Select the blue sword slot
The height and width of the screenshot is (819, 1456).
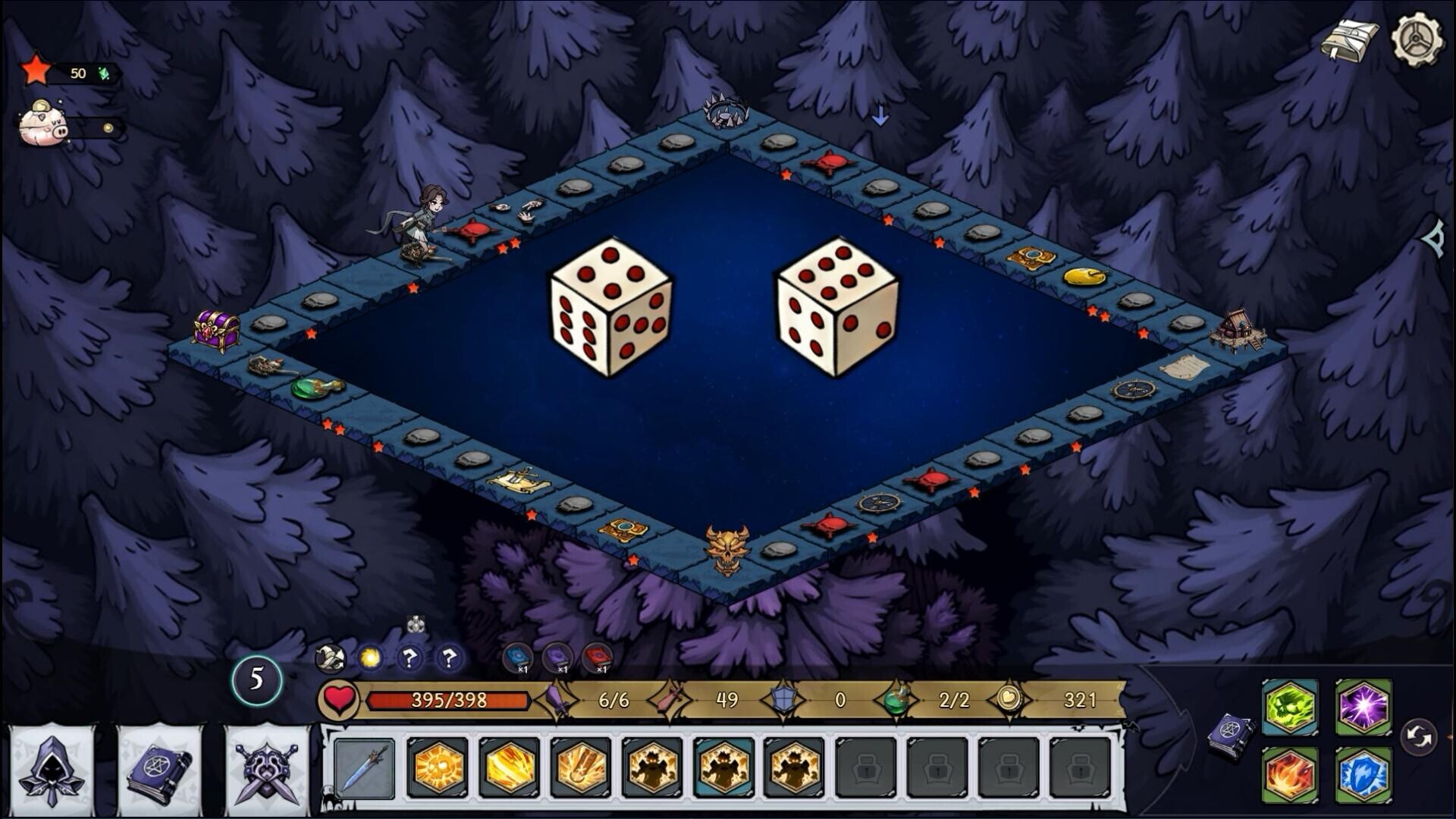[365, 768]
